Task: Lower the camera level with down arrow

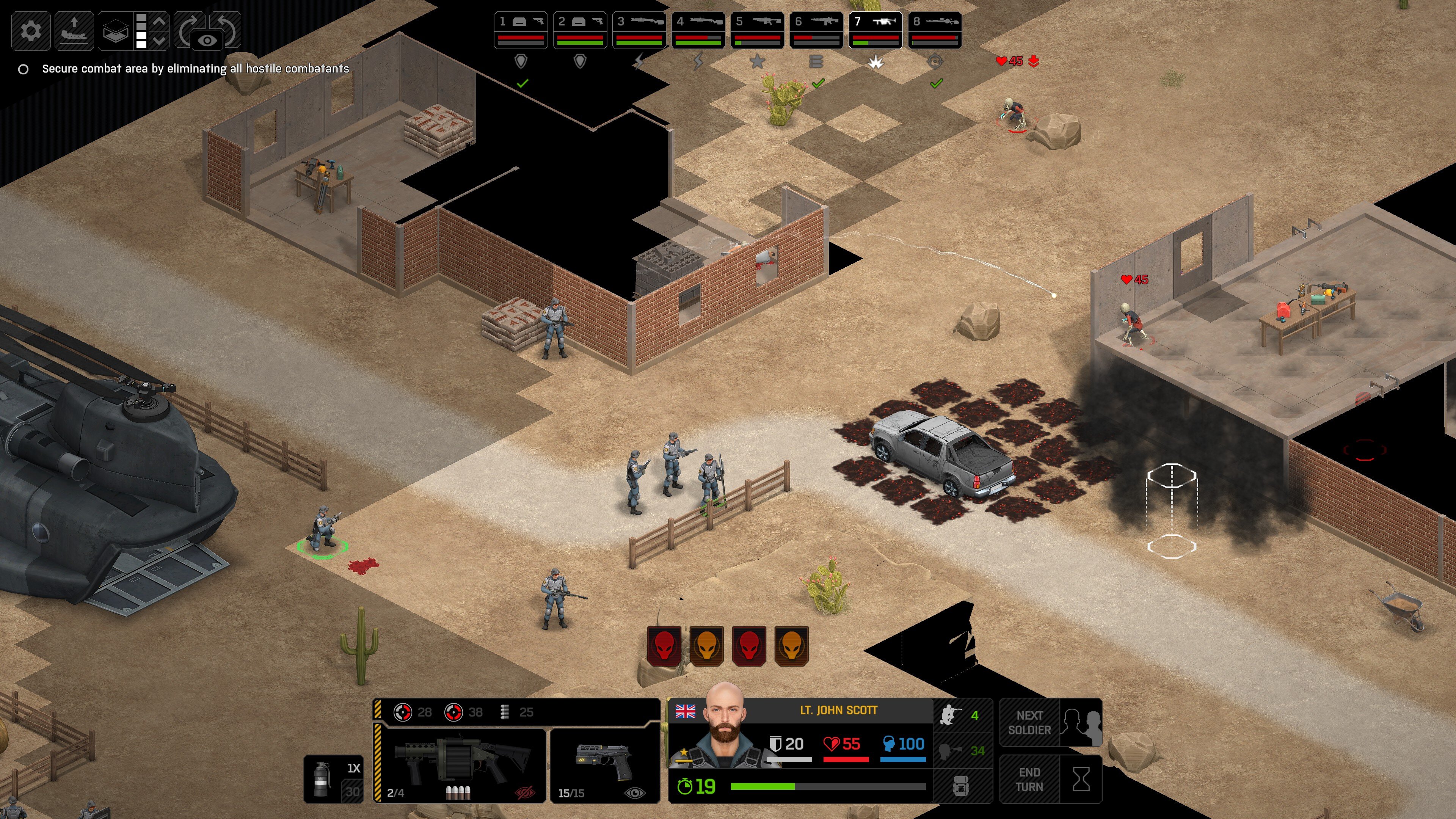Action: click(160, 40)
